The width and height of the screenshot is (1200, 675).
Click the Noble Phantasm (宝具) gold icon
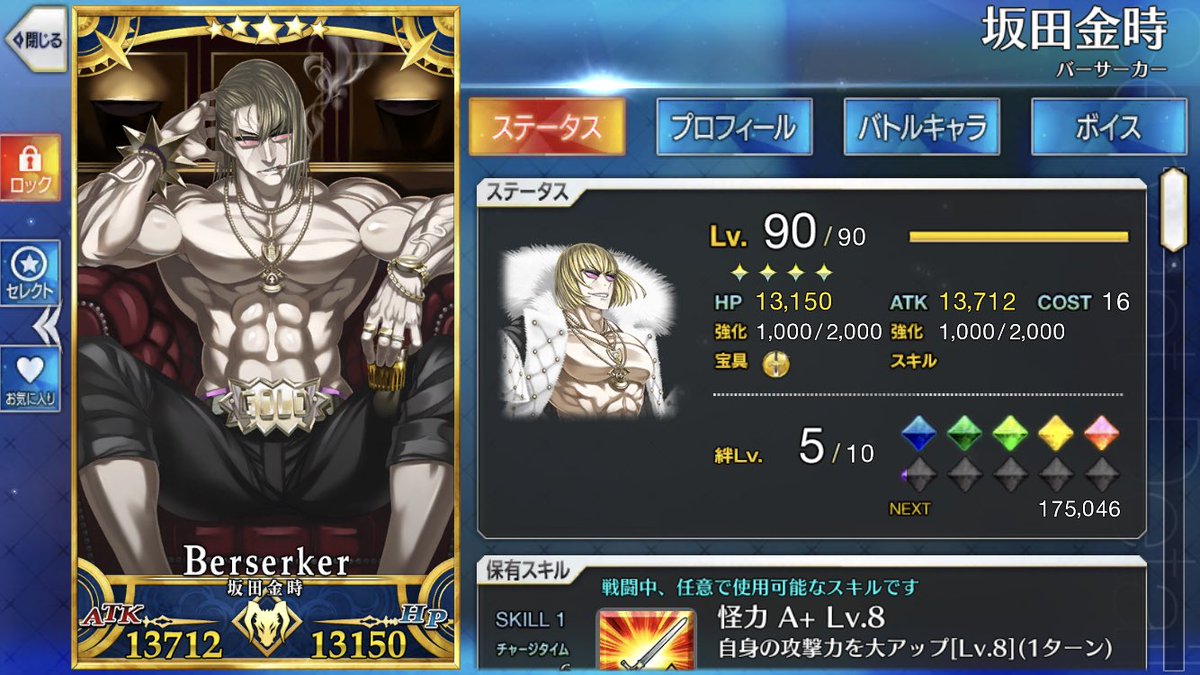[776, 364]
